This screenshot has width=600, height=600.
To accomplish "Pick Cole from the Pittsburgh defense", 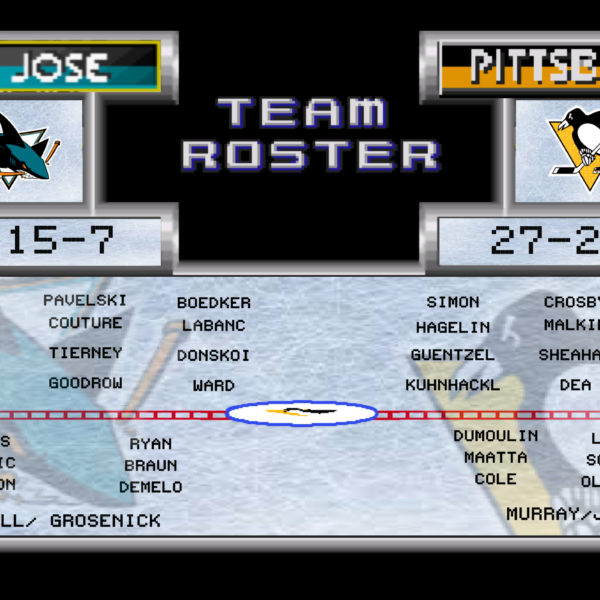I will tap(495, 479).
